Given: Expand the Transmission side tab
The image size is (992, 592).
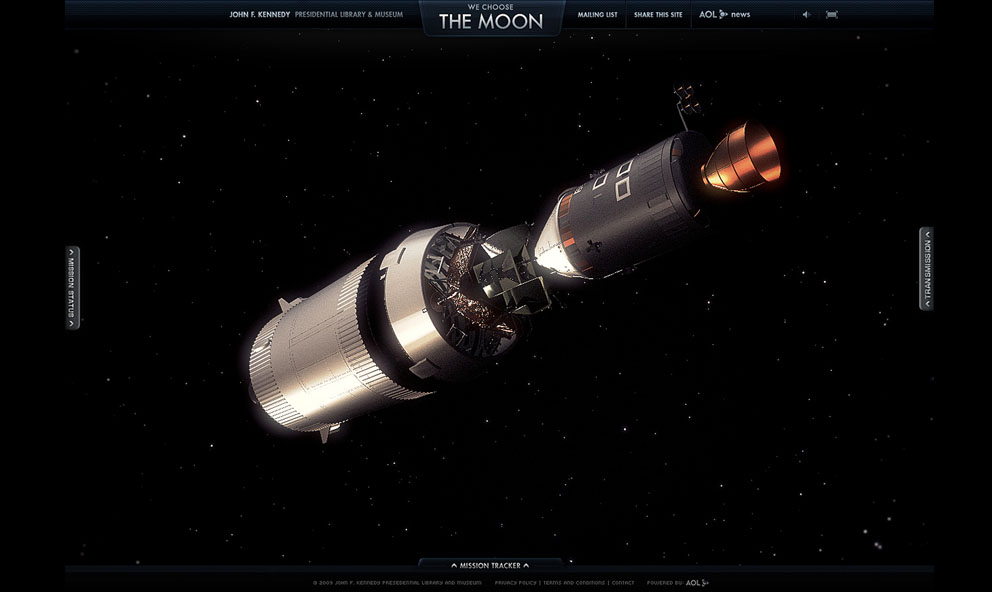Looking at the screenshot, I should point(926,268).
